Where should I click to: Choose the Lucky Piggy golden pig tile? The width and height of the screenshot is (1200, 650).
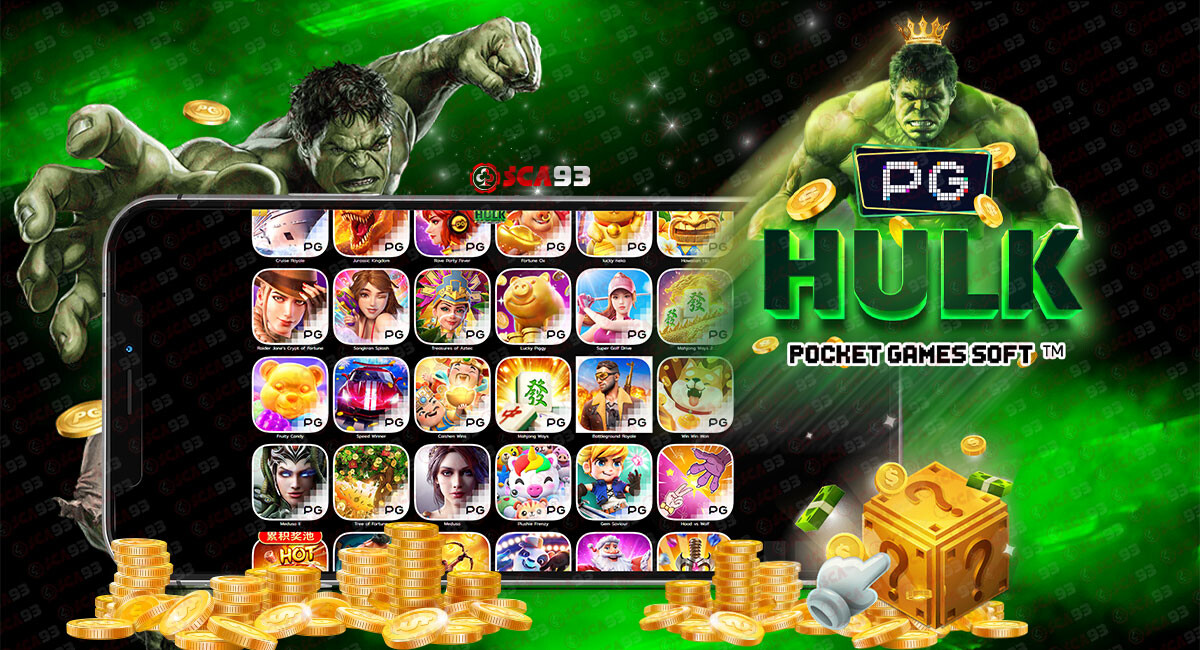point(533,305)
